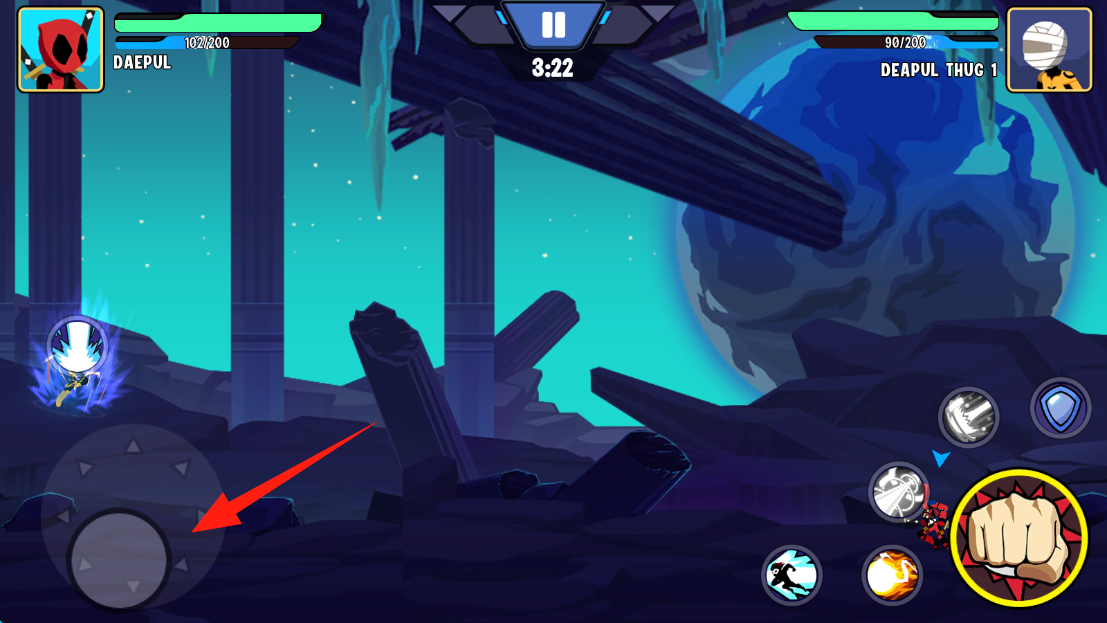The width and height of the screenshot is (1107, 623).
Task: Activate the blue shield block ability
Action: tap(1060, 408)
